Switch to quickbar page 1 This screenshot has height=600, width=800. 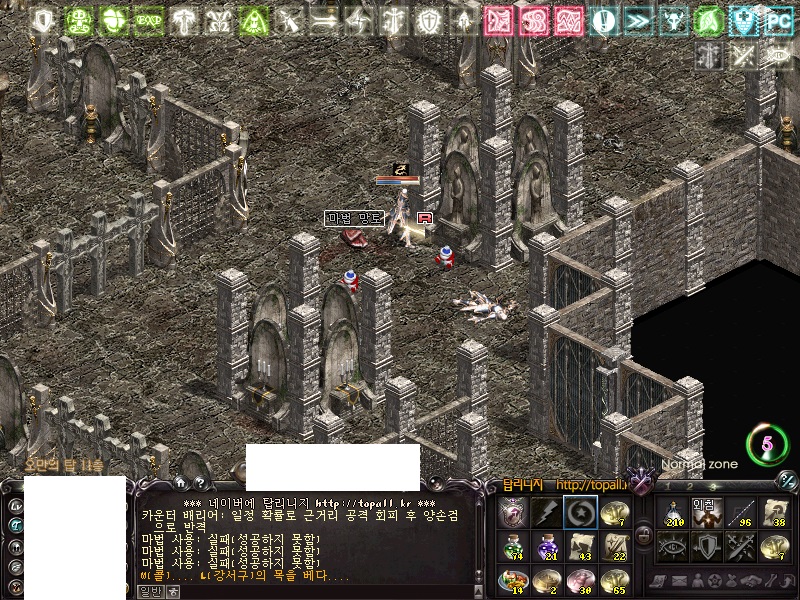pos(666,486)
